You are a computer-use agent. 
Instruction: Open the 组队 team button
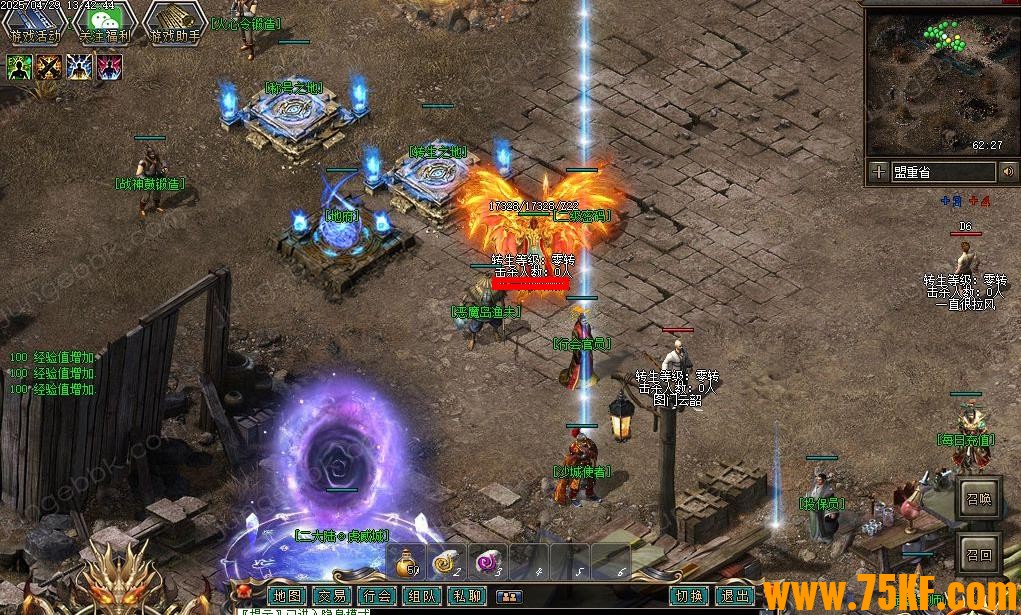422,596
